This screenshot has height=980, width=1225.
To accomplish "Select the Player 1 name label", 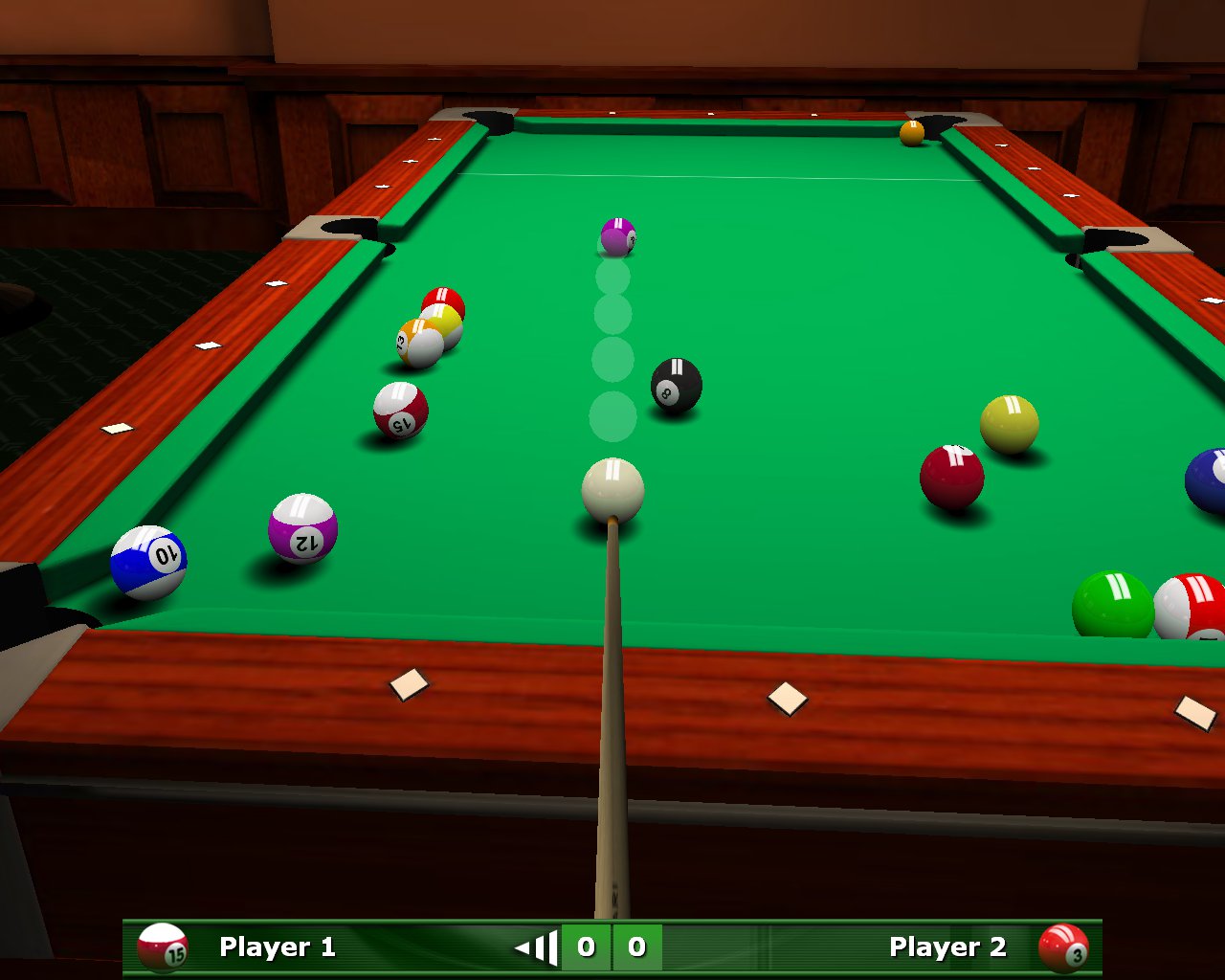I will [278, 947].
